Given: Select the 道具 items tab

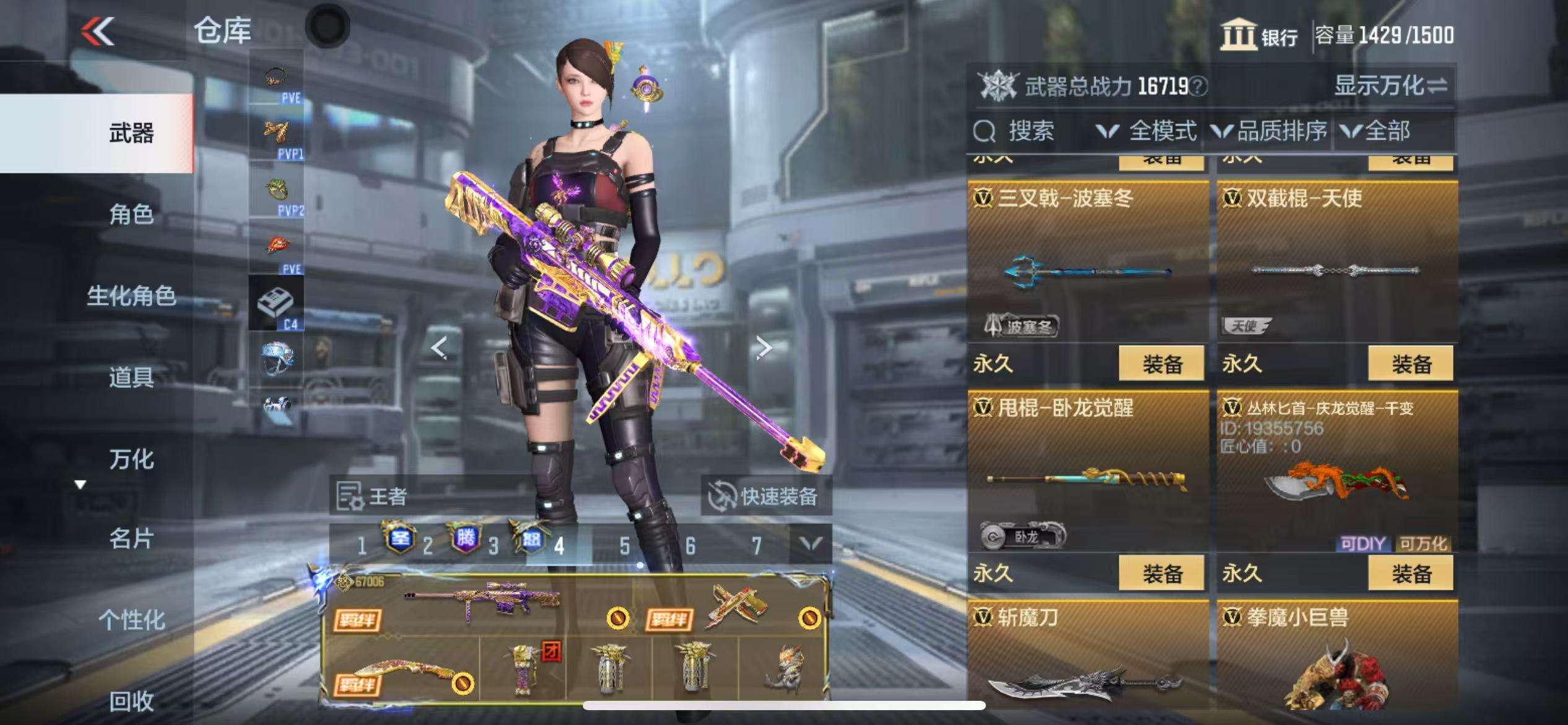Looking at the screenshot, I should pyautogui.click(x=131, y=377).
